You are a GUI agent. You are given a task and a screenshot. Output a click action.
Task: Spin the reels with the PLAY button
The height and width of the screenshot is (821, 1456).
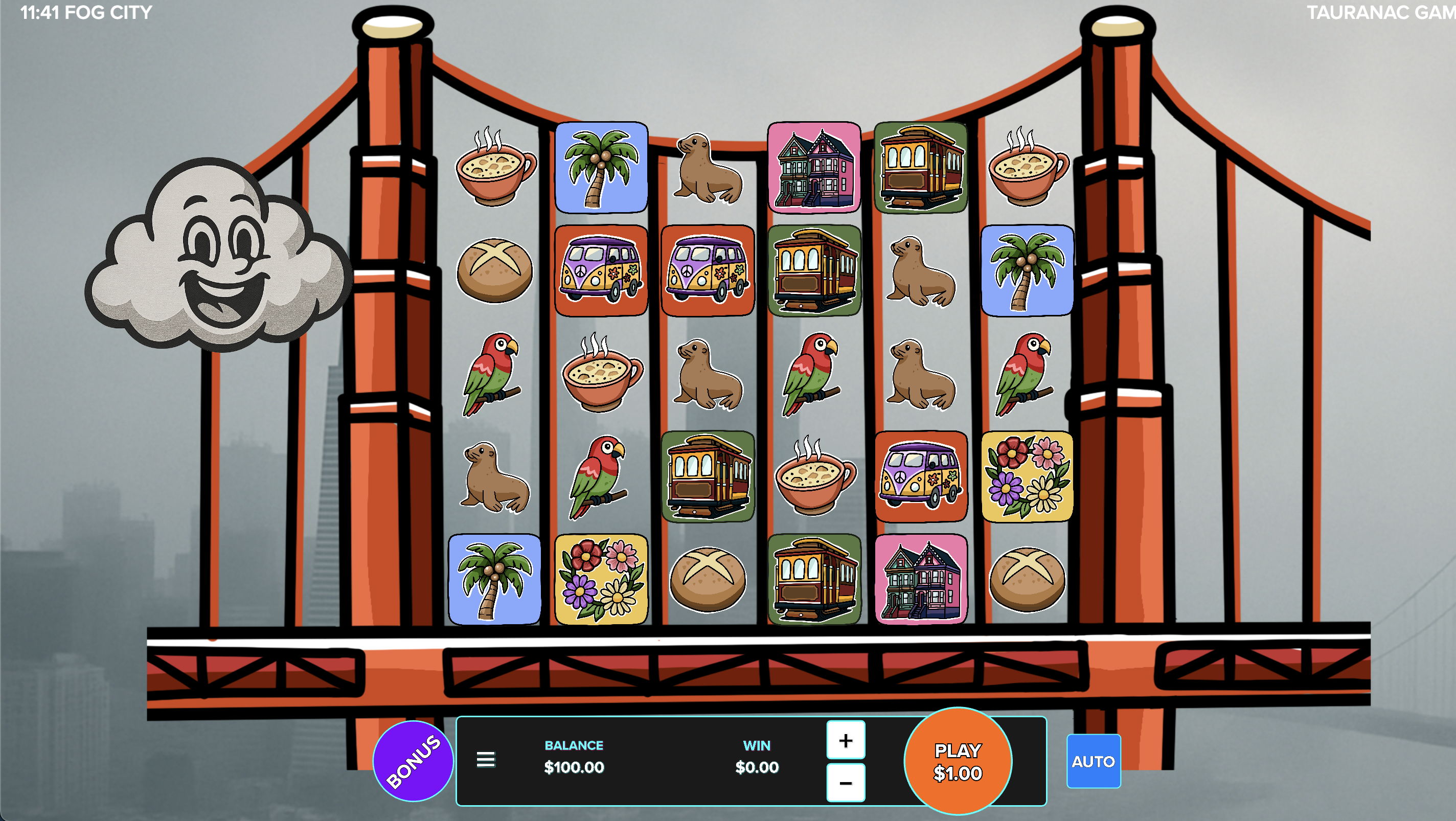pos(958,761)
